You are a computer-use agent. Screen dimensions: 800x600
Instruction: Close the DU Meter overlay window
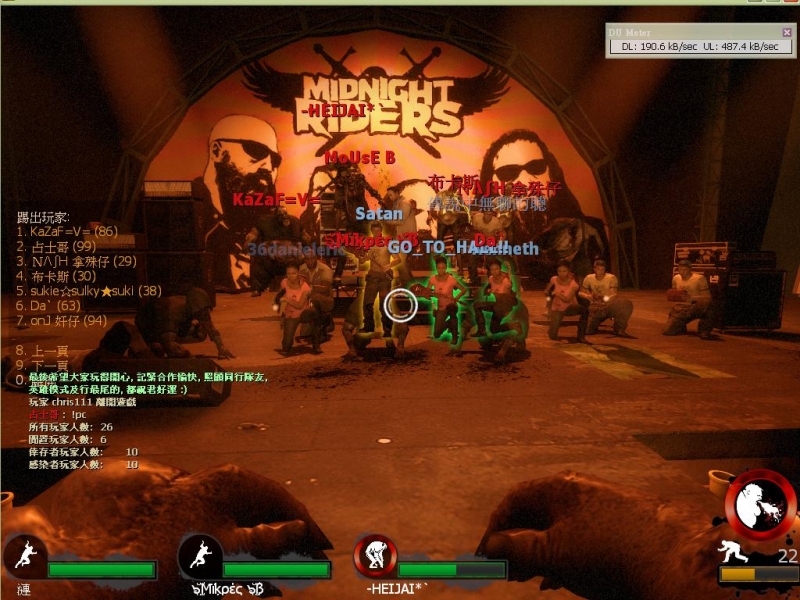(786, 32)
